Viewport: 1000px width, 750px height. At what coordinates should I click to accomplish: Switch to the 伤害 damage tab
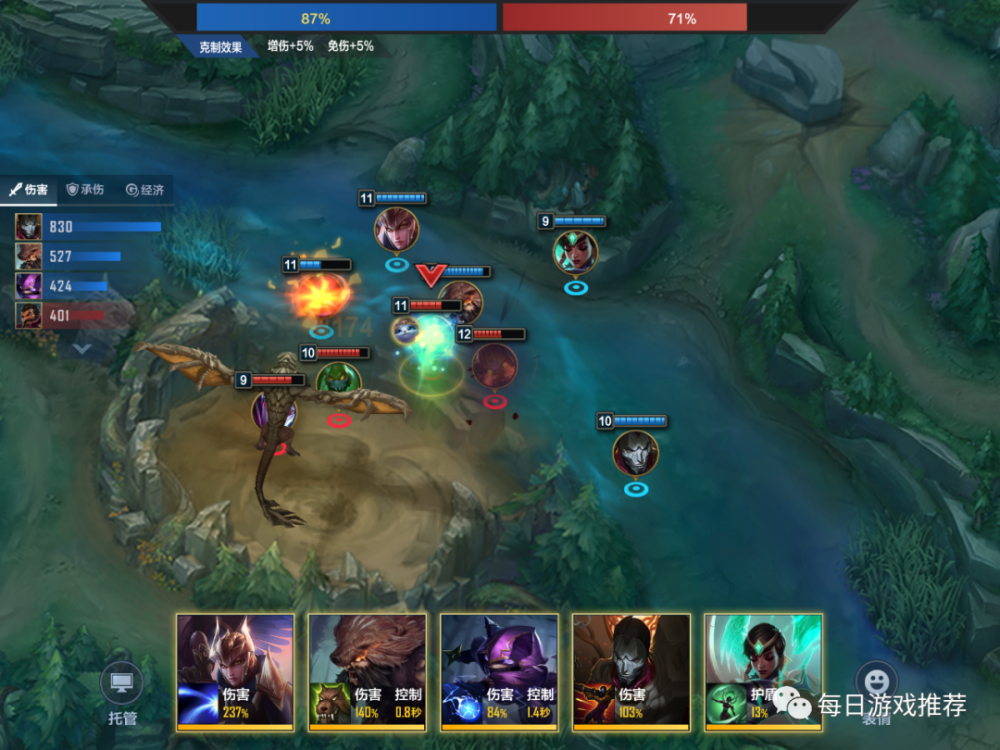(x=29, y=189)
